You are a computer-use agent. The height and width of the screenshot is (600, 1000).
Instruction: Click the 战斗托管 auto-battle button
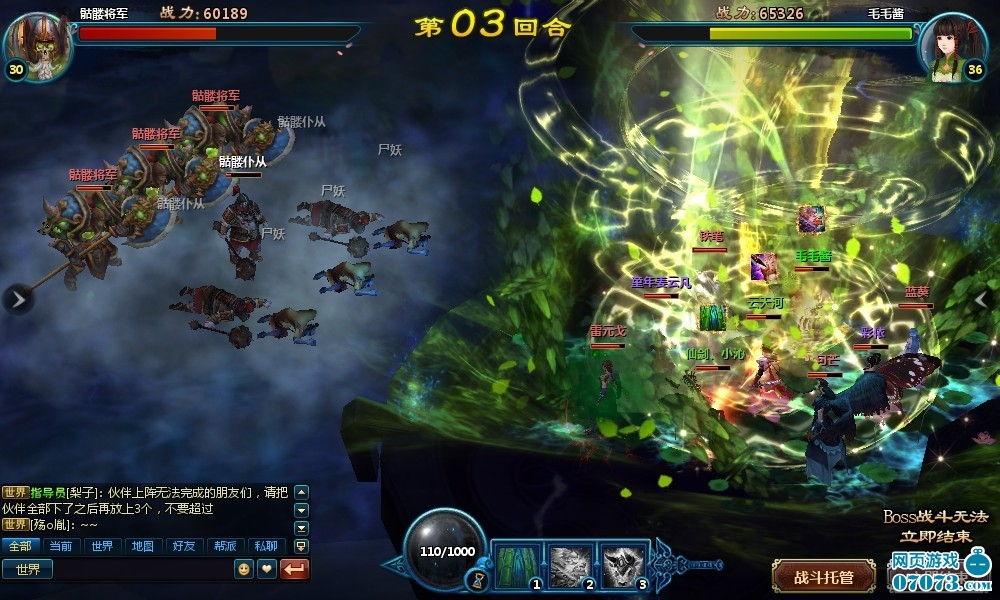tap(823, 577)
